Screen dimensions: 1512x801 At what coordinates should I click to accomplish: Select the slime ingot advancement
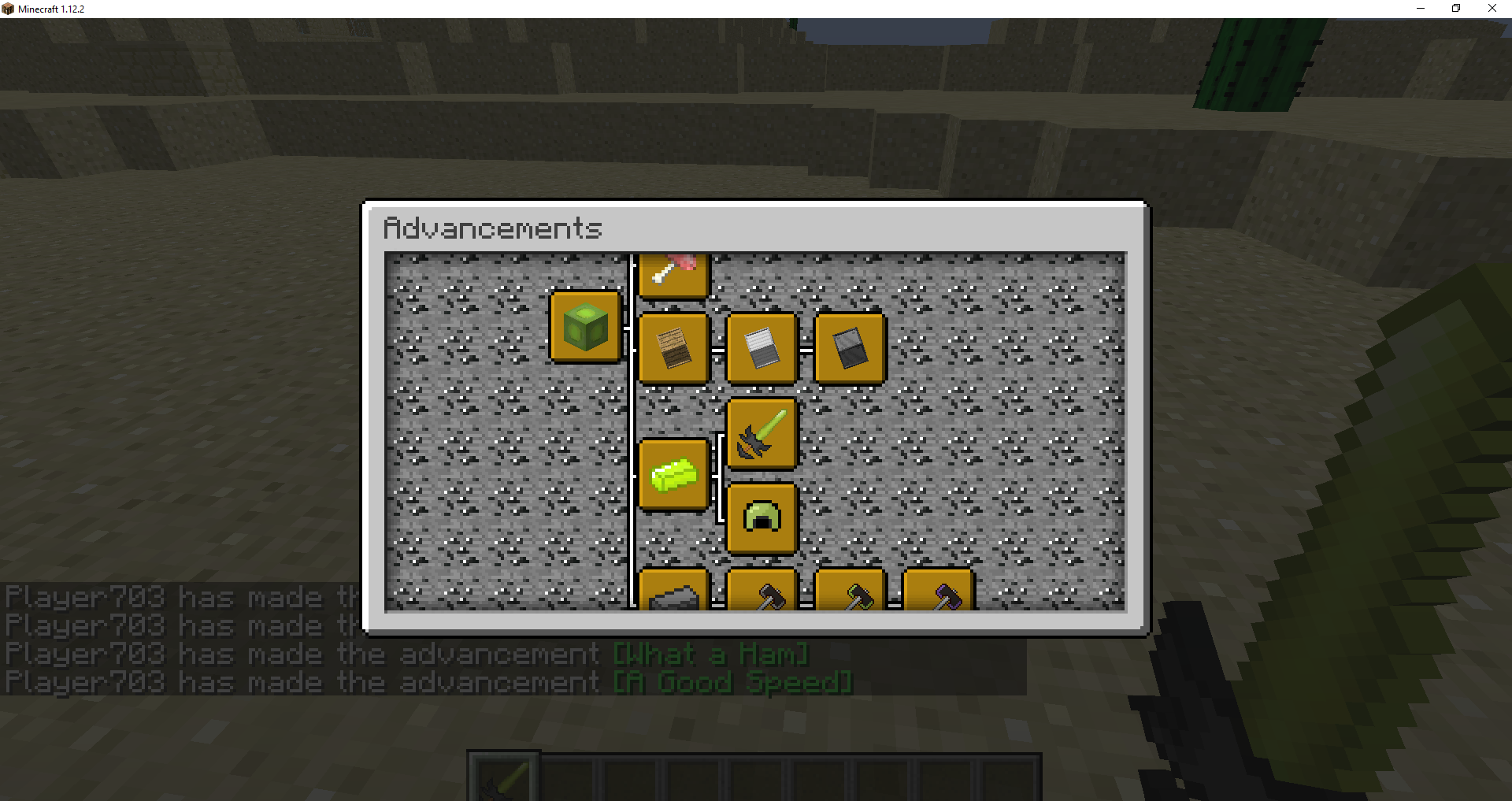click(x=674, y=474)
